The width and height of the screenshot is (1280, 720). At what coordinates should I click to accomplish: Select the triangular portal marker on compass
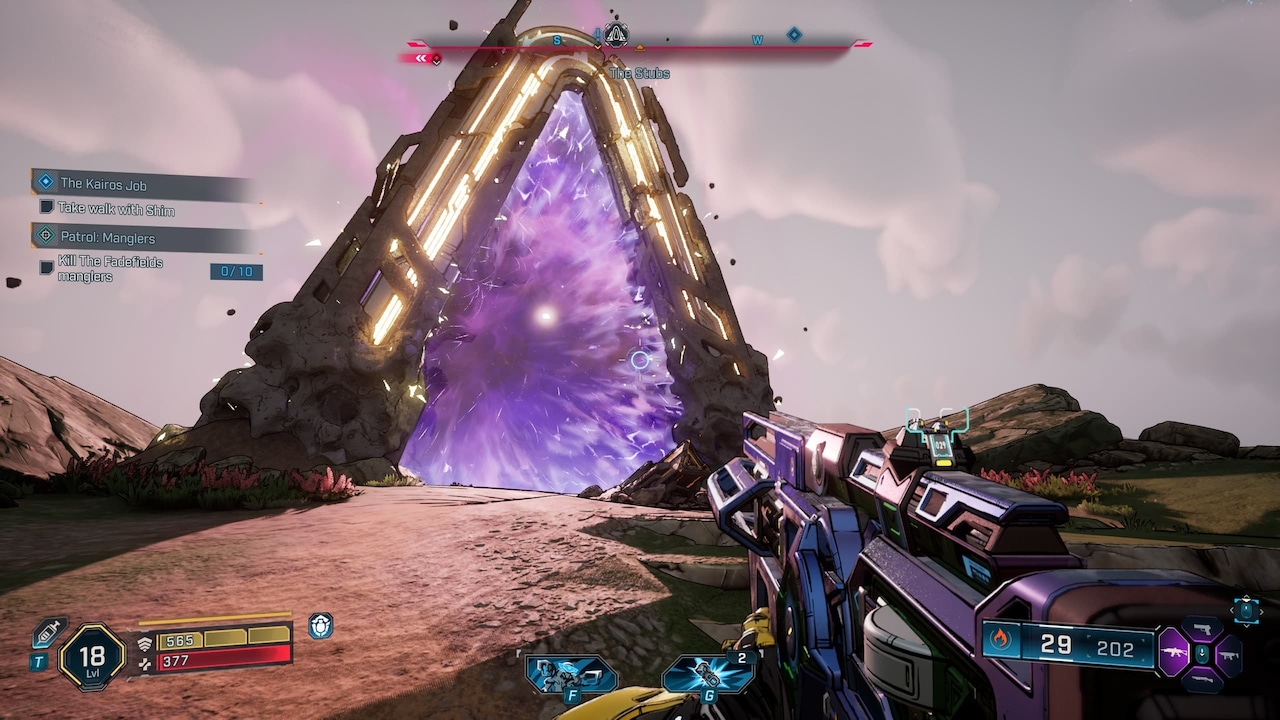pyautogui.click(x=617, y=36)
